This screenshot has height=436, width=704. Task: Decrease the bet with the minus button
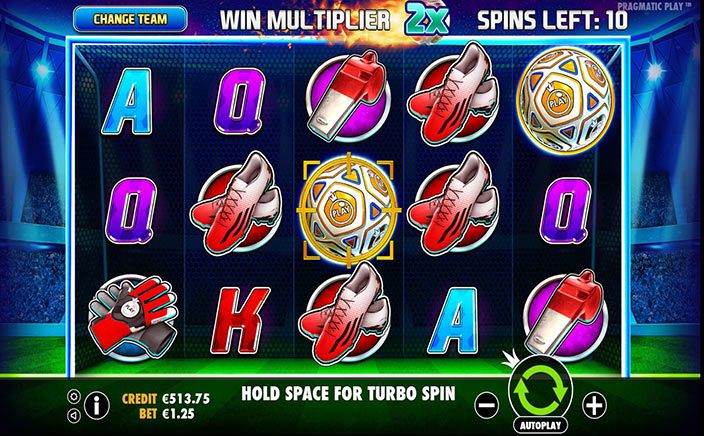click(484, 405)
